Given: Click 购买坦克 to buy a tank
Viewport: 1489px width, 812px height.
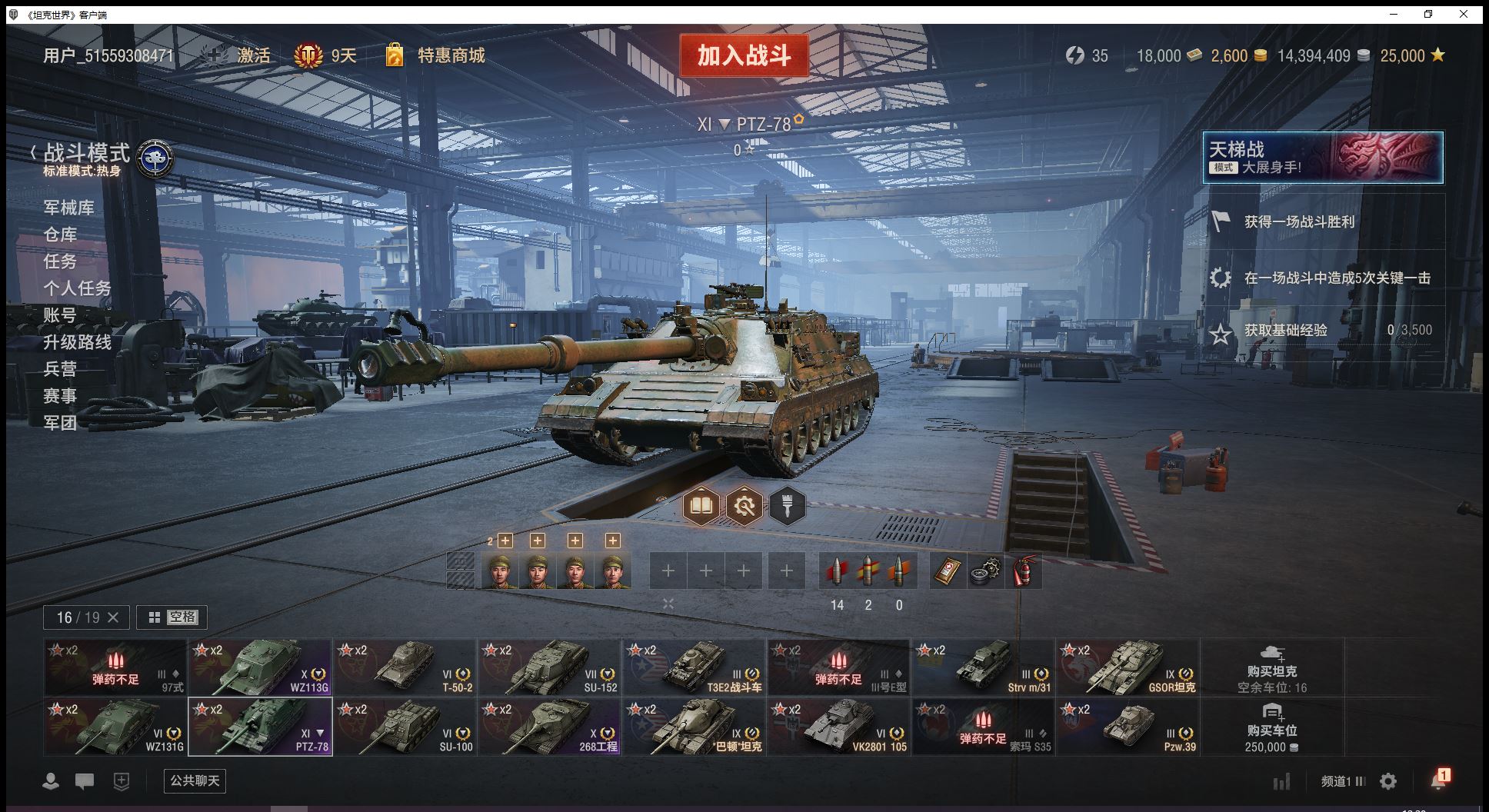Looking at the screenshot, I should click(1272, 667).
